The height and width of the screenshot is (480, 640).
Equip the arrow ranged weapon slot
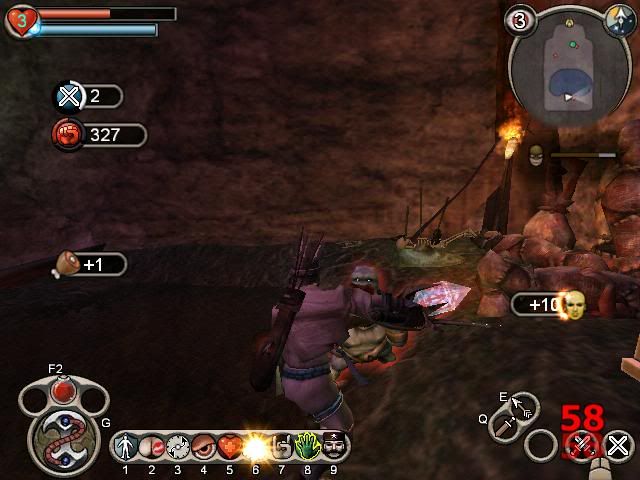point(524,405)
